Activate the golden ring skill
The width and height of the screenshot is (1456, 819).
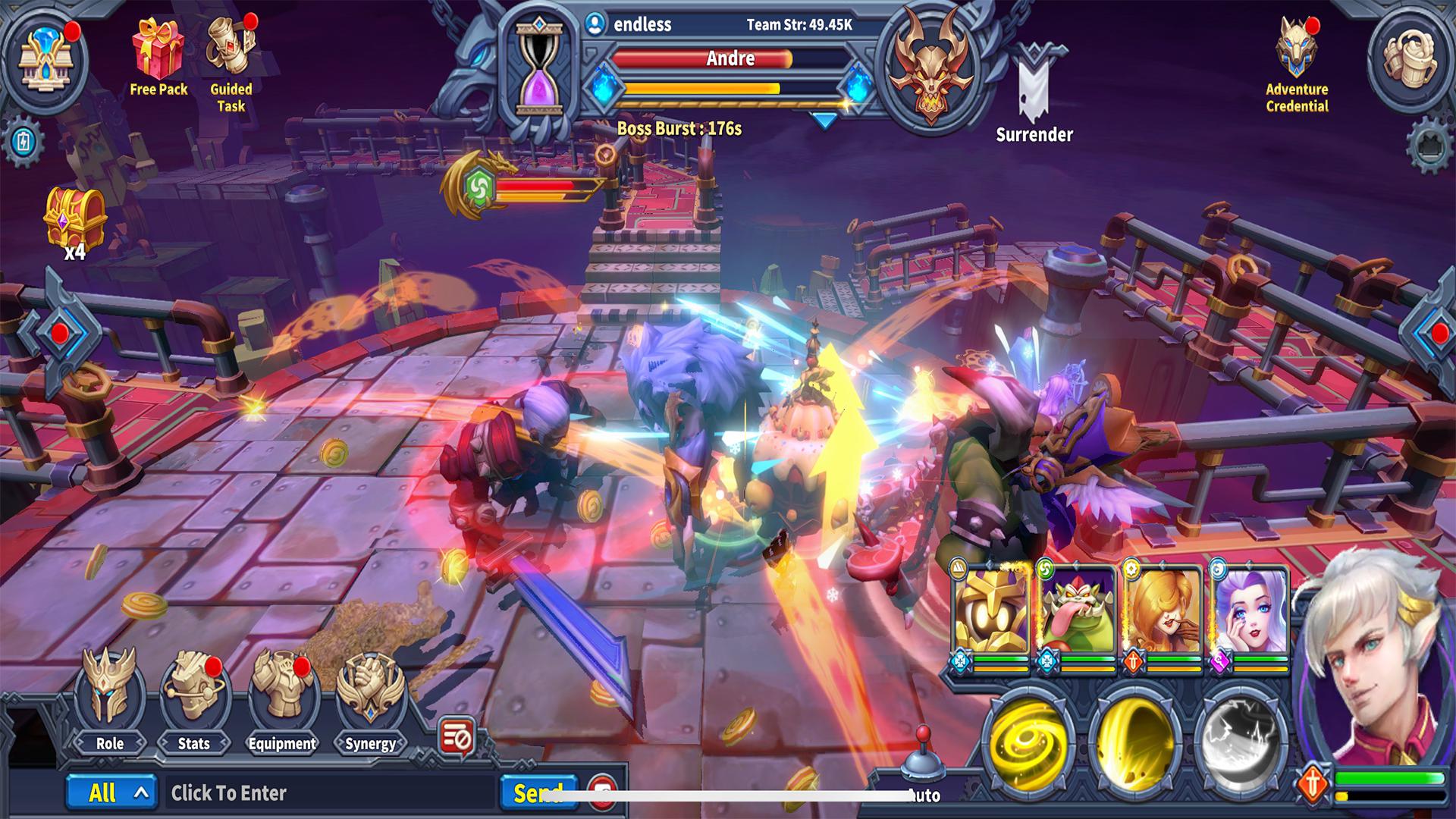point(1135,740)
